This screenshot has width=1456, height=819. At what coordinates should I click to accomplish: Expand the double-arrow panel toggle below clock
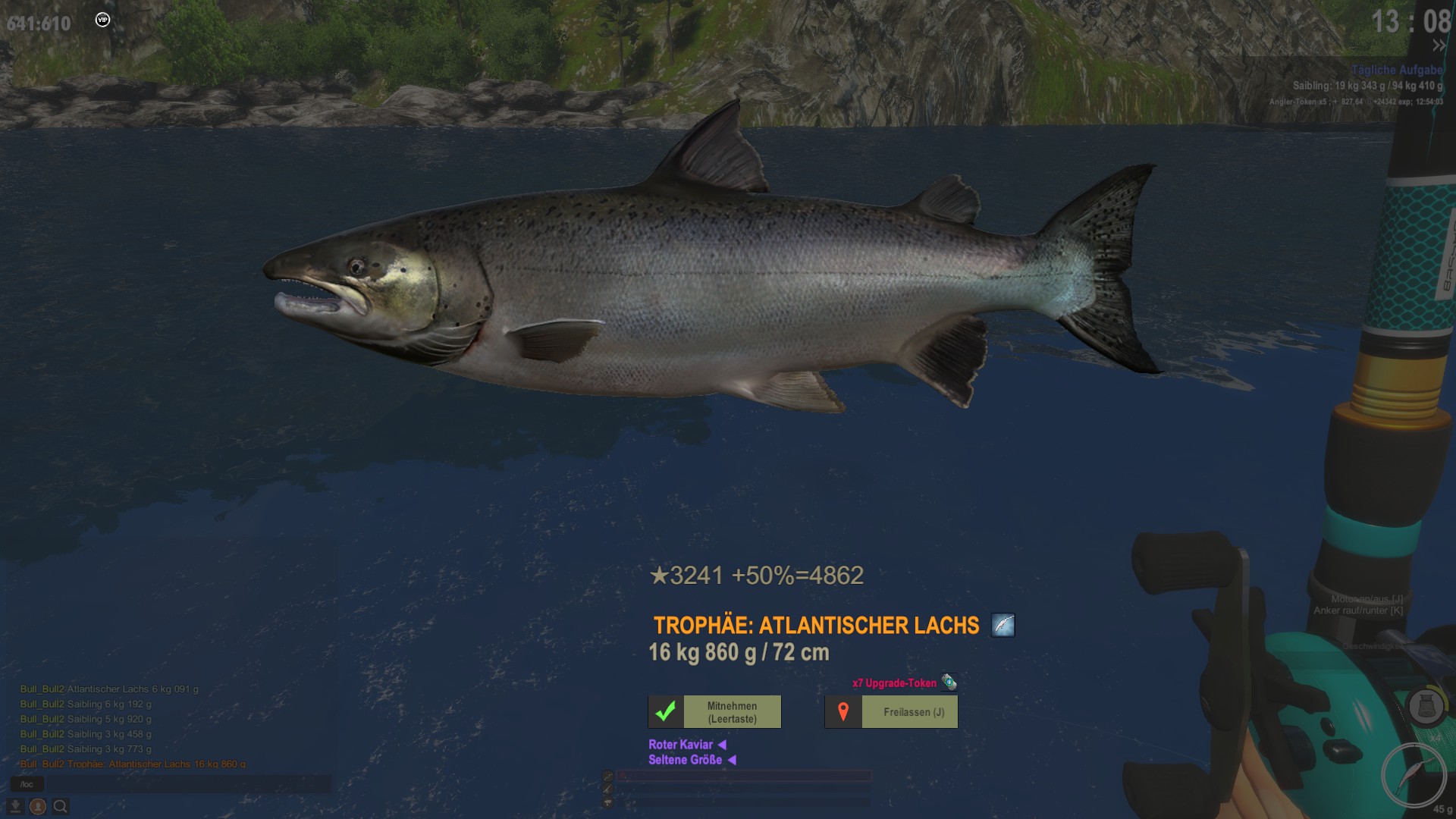pos(1439,46)
